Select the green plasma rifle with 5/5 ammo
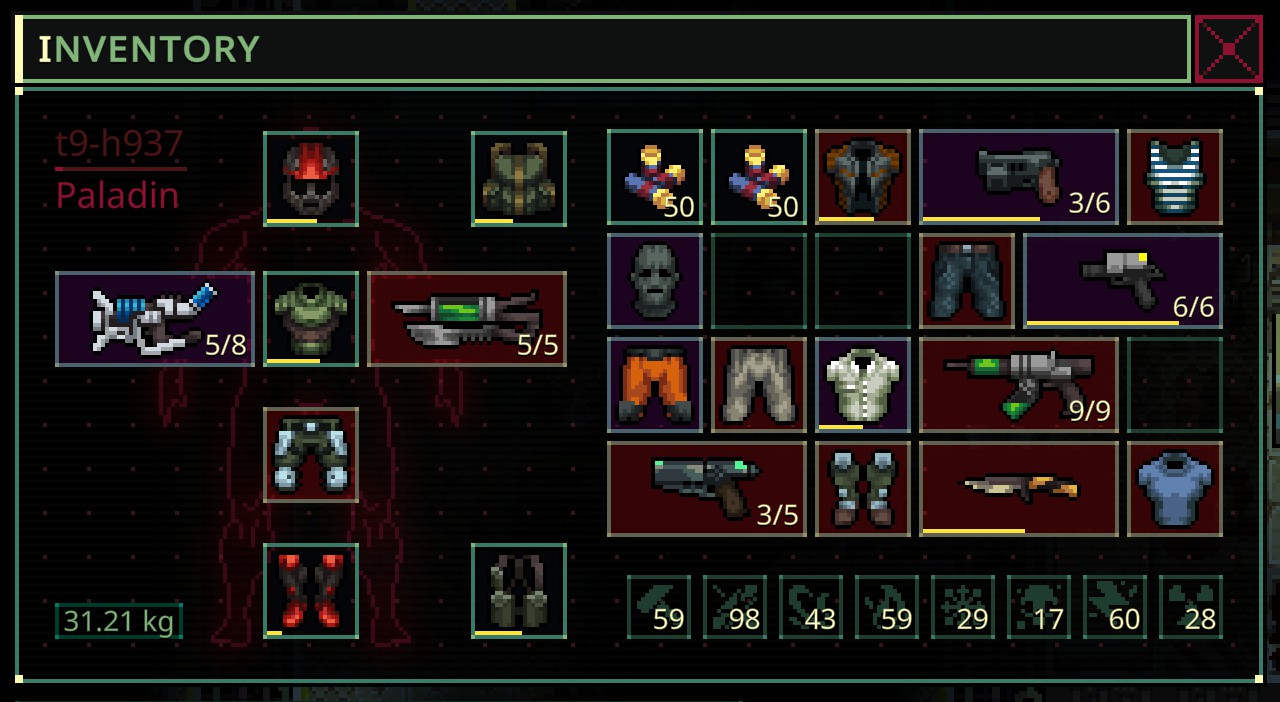1280x702 pixels. (467, 319)
